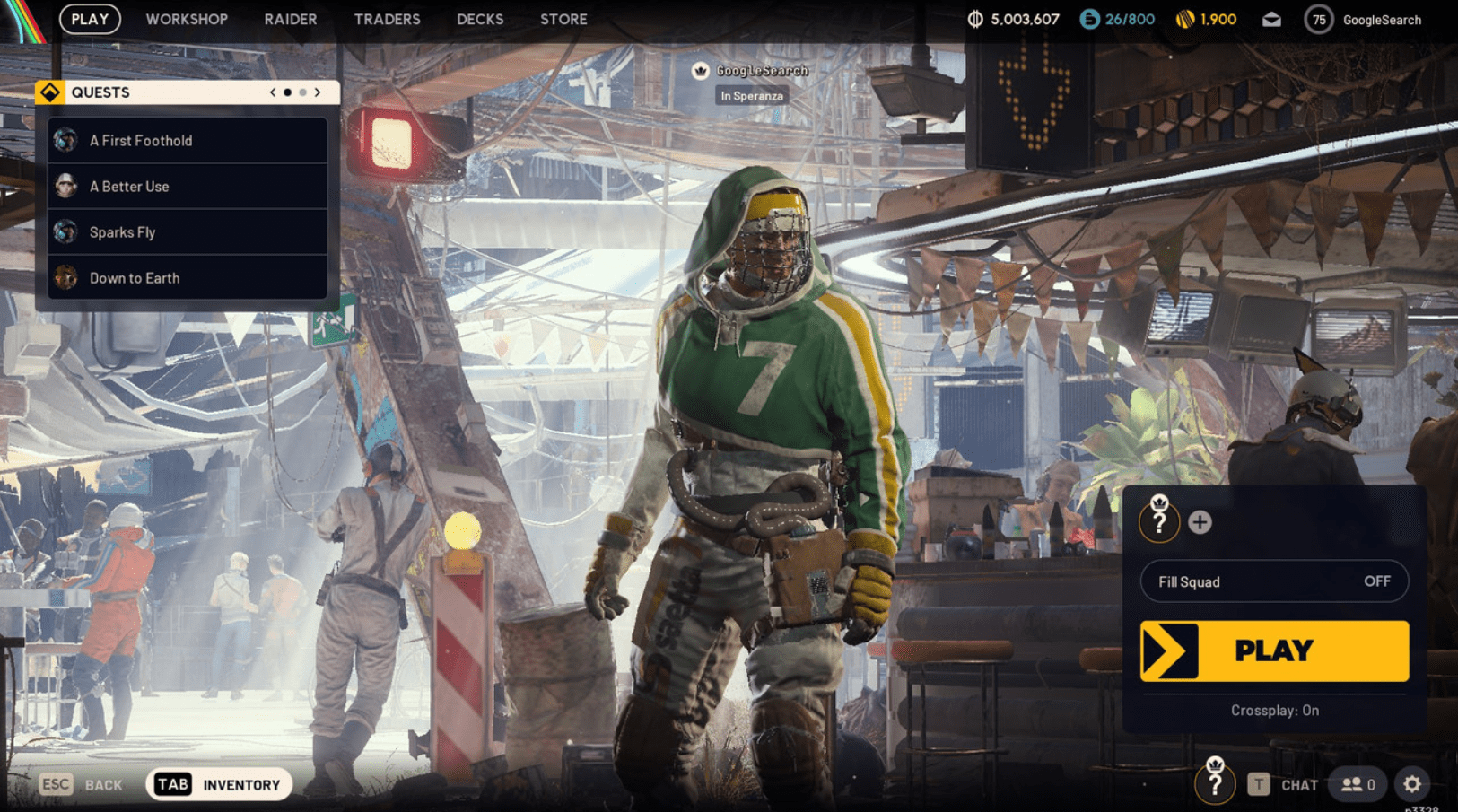Click the Play tab in top bar
The width and height of the screenshot is (1458, 812).
(x=90, y=19)
